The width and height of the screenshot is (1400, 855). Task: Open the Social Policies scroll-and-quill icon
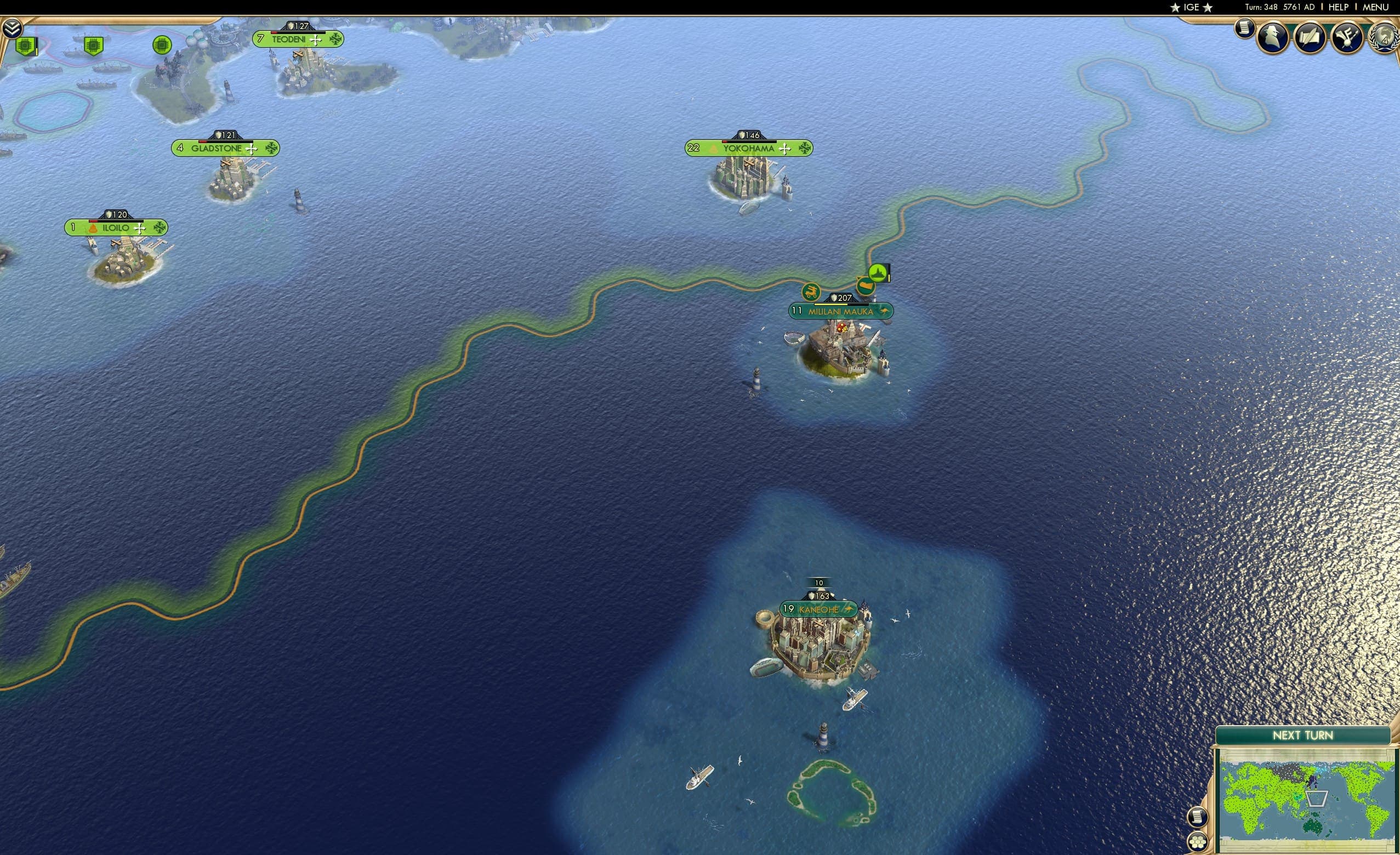[x=1310, y=37]
